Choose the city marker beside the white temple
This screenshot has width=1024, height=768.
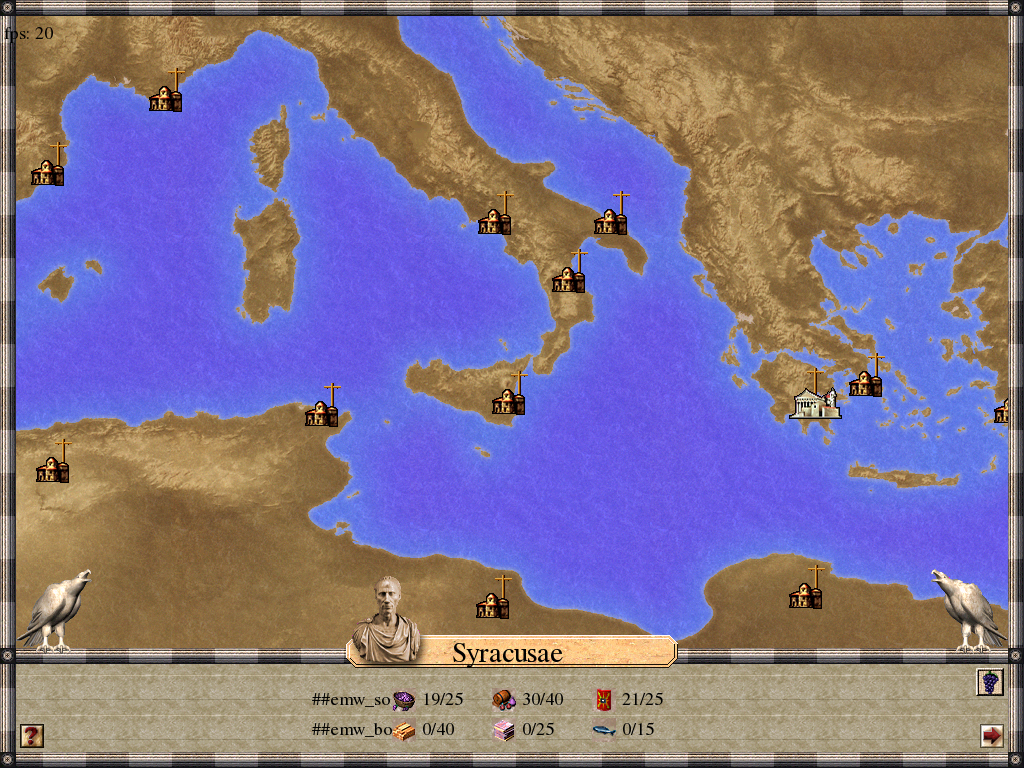point(866,380)
